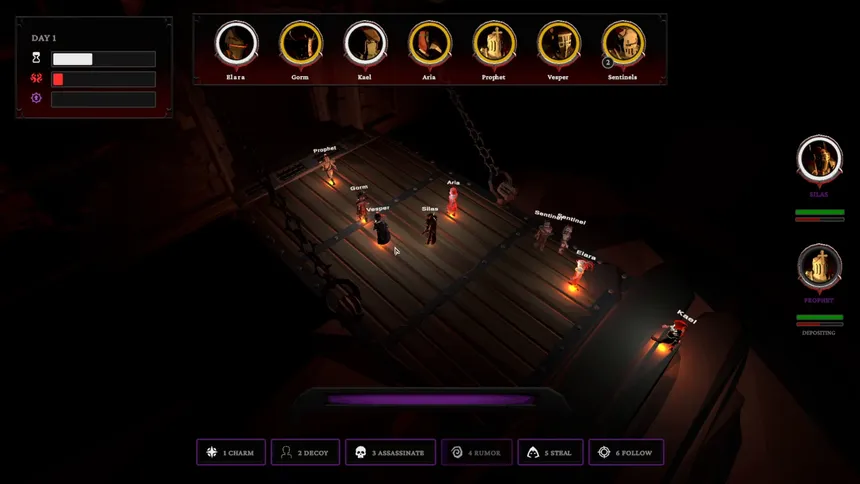Activate the Charm ability

coord(231,453)
